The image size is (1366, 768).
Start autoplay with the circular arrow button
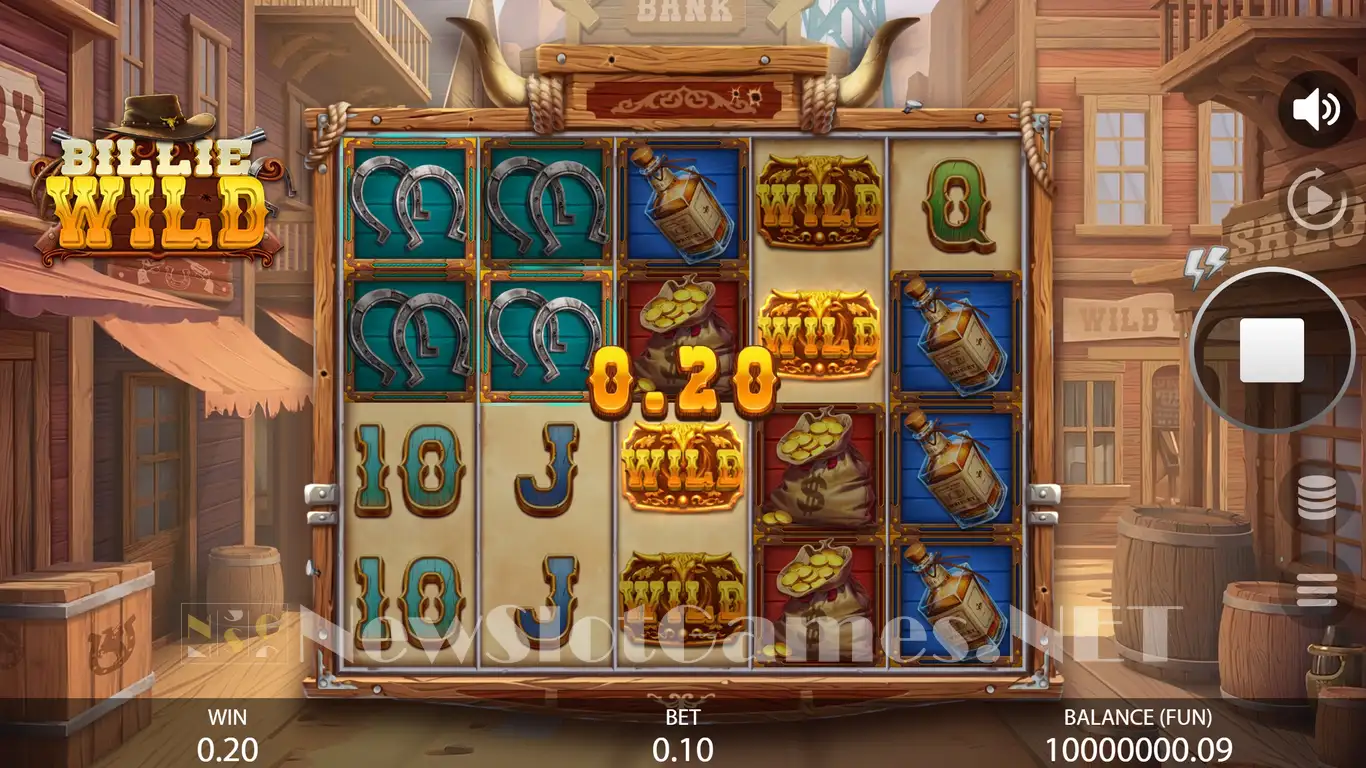click(1316, 201)
